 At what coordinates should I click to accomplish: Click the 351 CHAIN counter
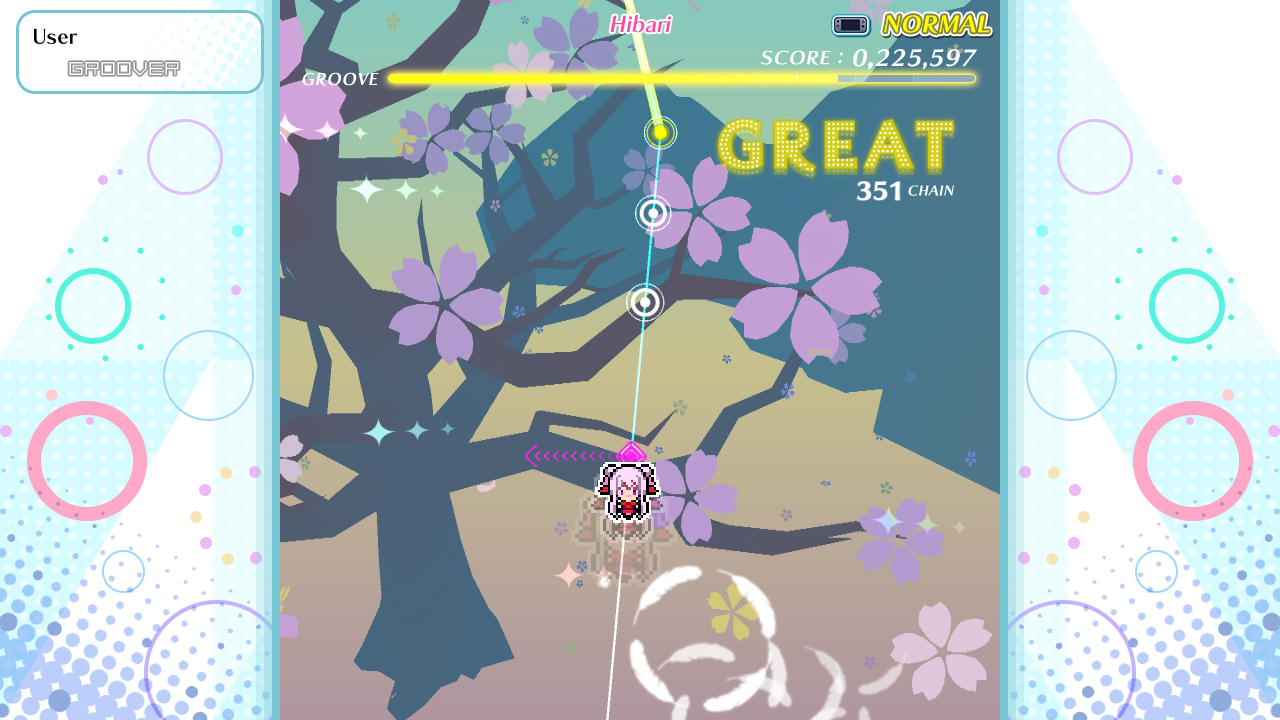click(905, 188)
